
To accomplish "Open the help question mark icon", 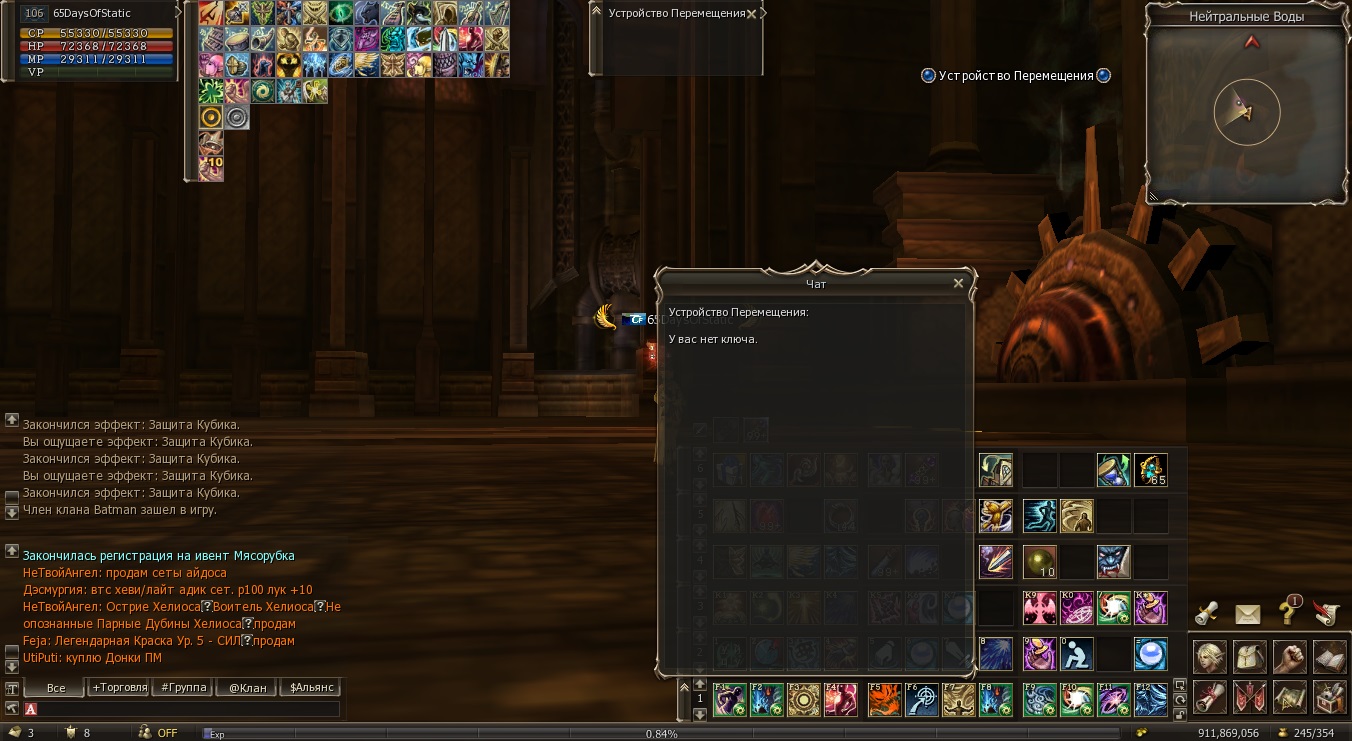I will point(1287,614).
